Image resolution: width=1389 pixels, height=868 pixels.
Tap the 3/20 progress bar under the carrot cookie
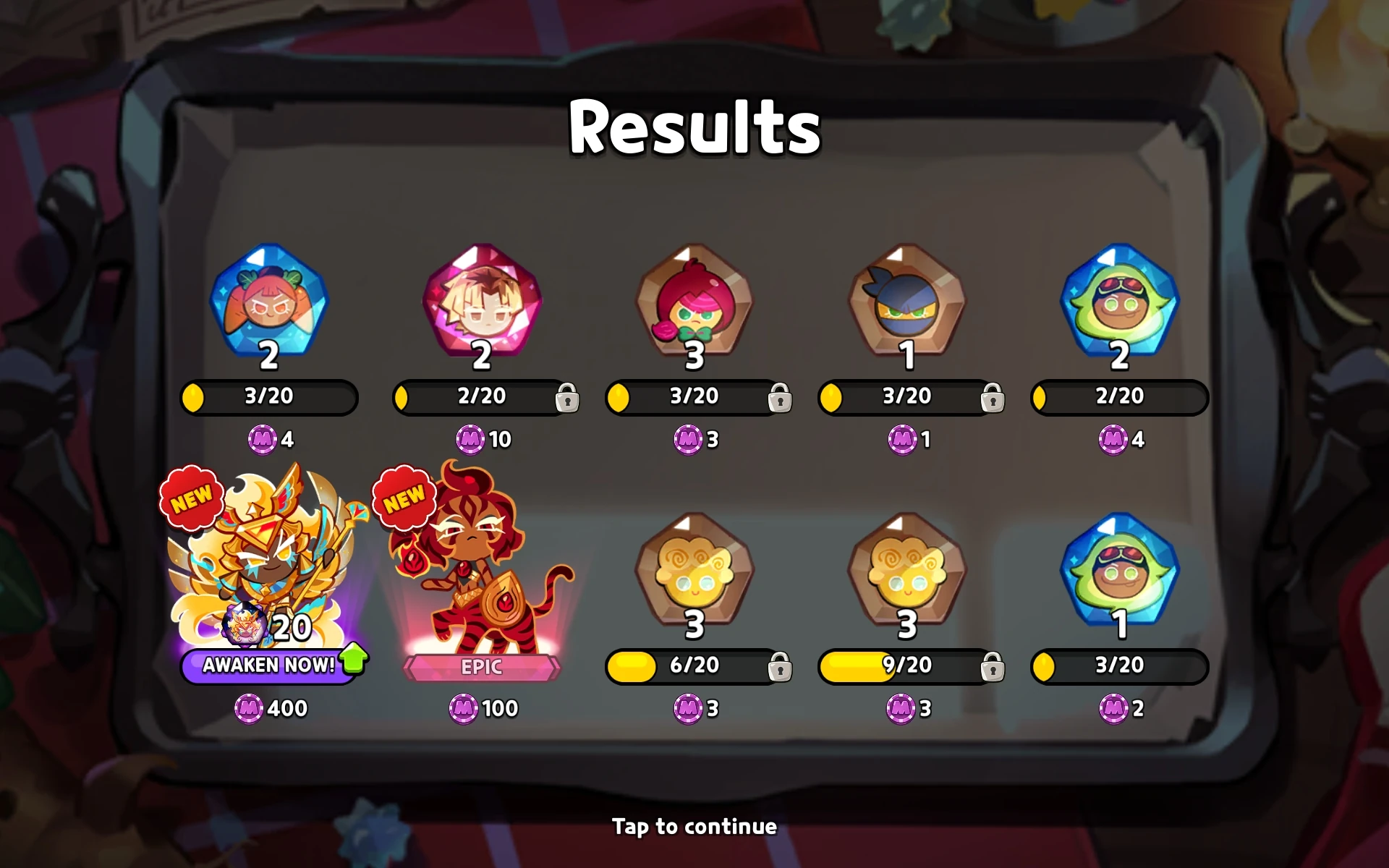(x=268, y=397)
